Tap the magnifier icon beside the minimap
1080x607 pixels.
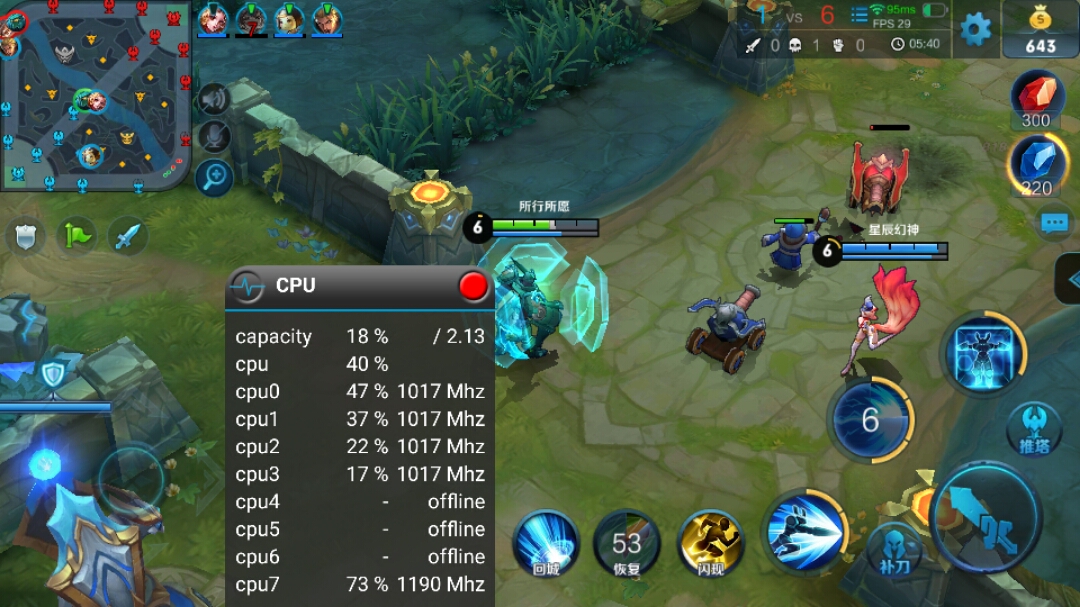click(x=214, y=178)
